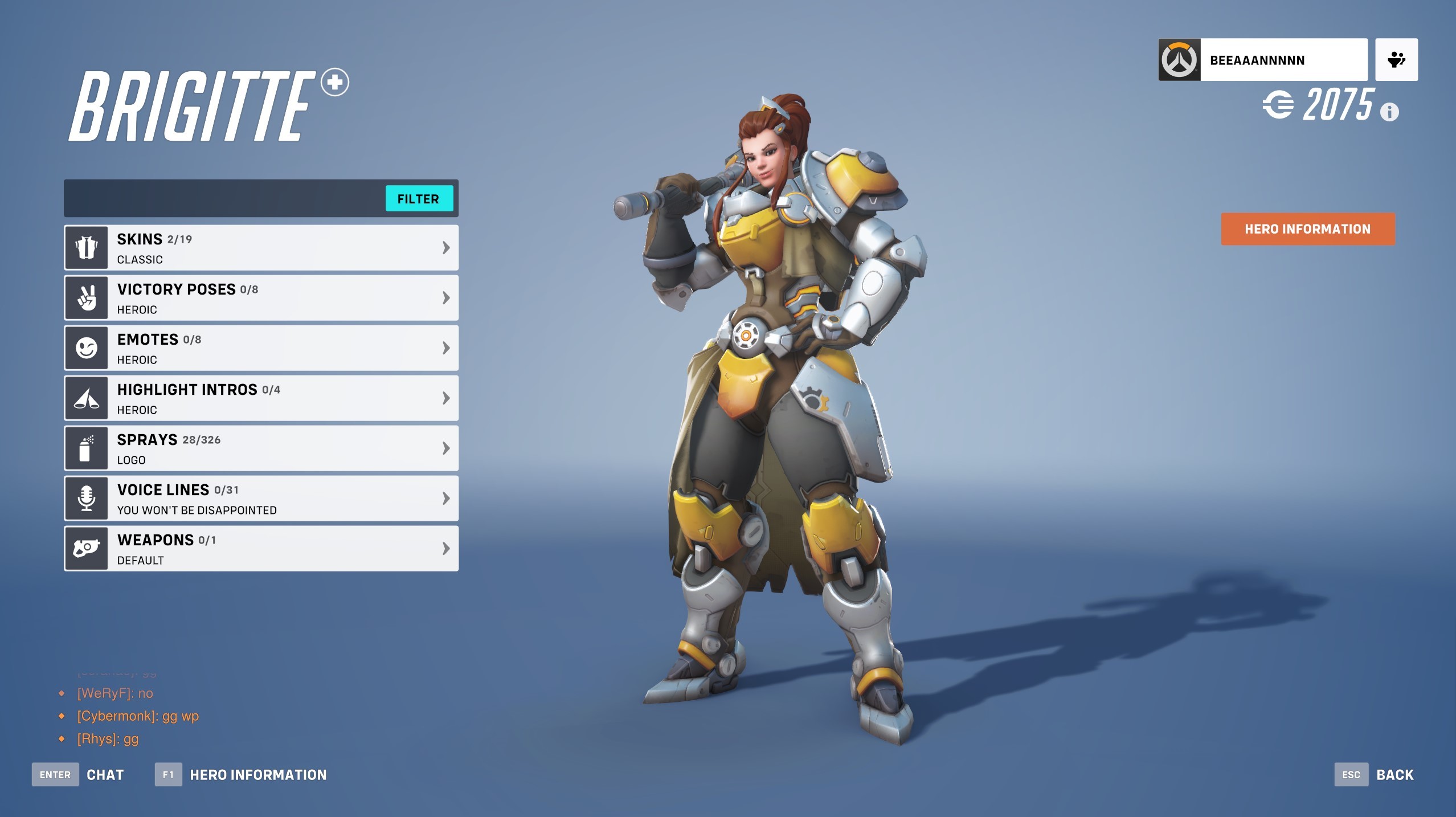This screenshot has height=817, width=1456.
Task: Click the Highlight Intros icon
Action: pyautogui.click(x=86, y=398)
